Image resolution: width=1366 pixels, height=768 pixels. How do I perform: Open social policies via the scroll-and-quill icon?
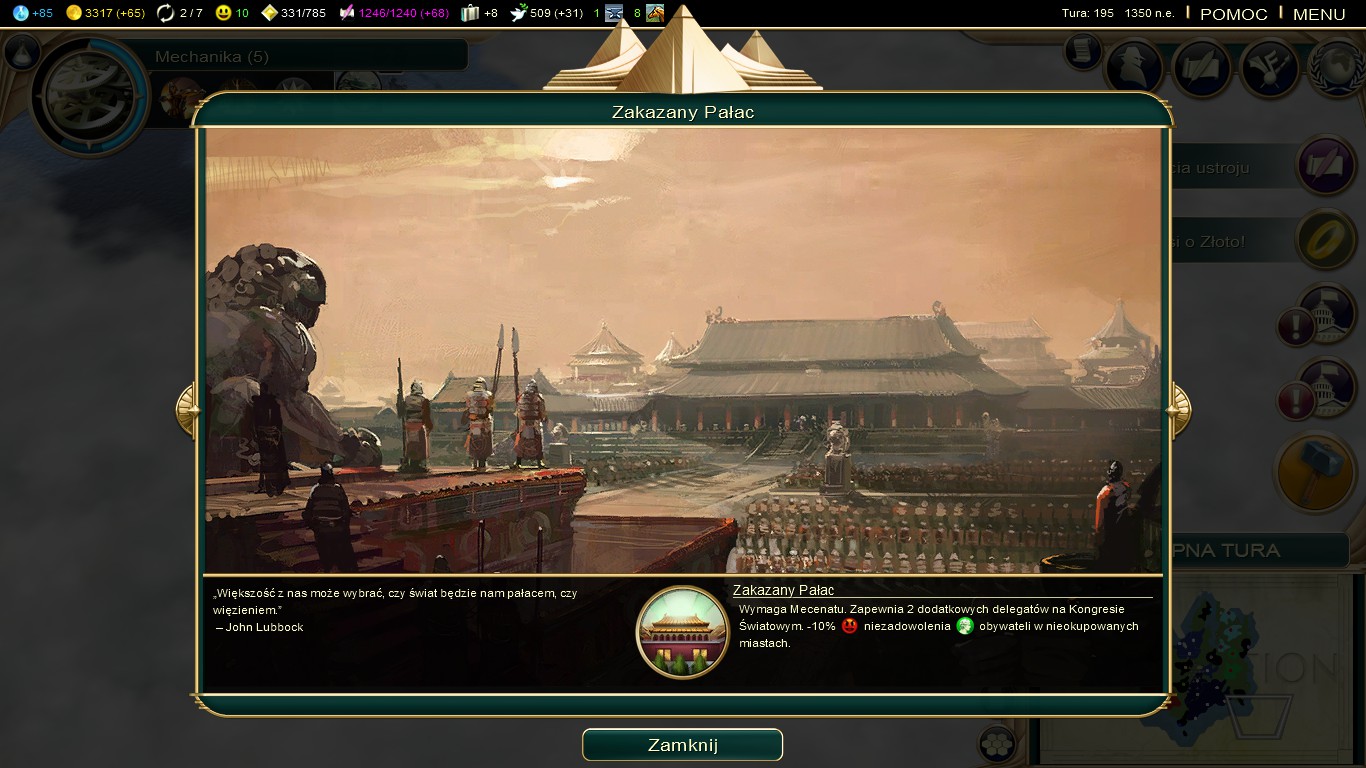pos(1201,67)
